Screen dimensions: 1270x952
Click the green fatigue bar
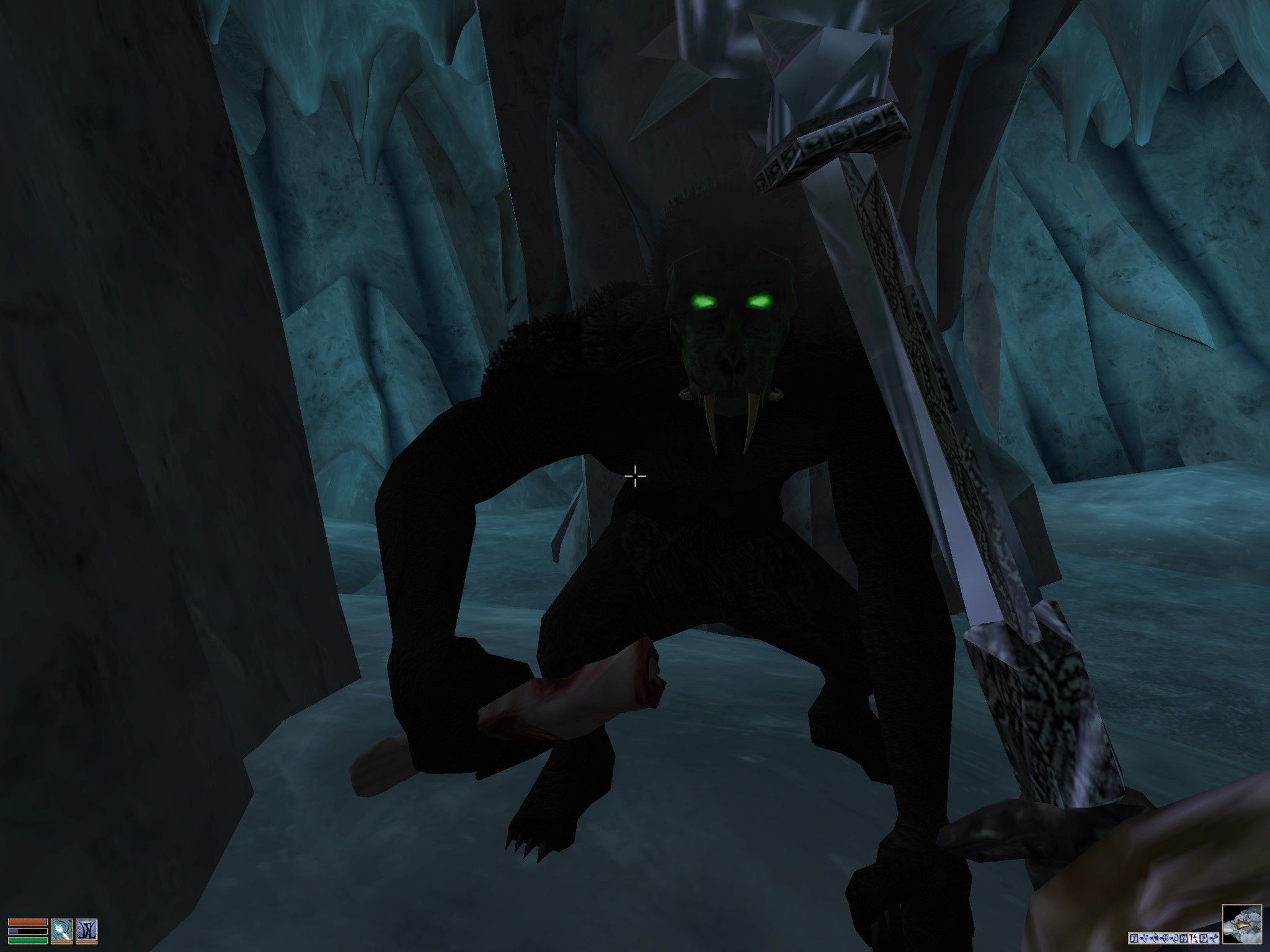point(27,940)
